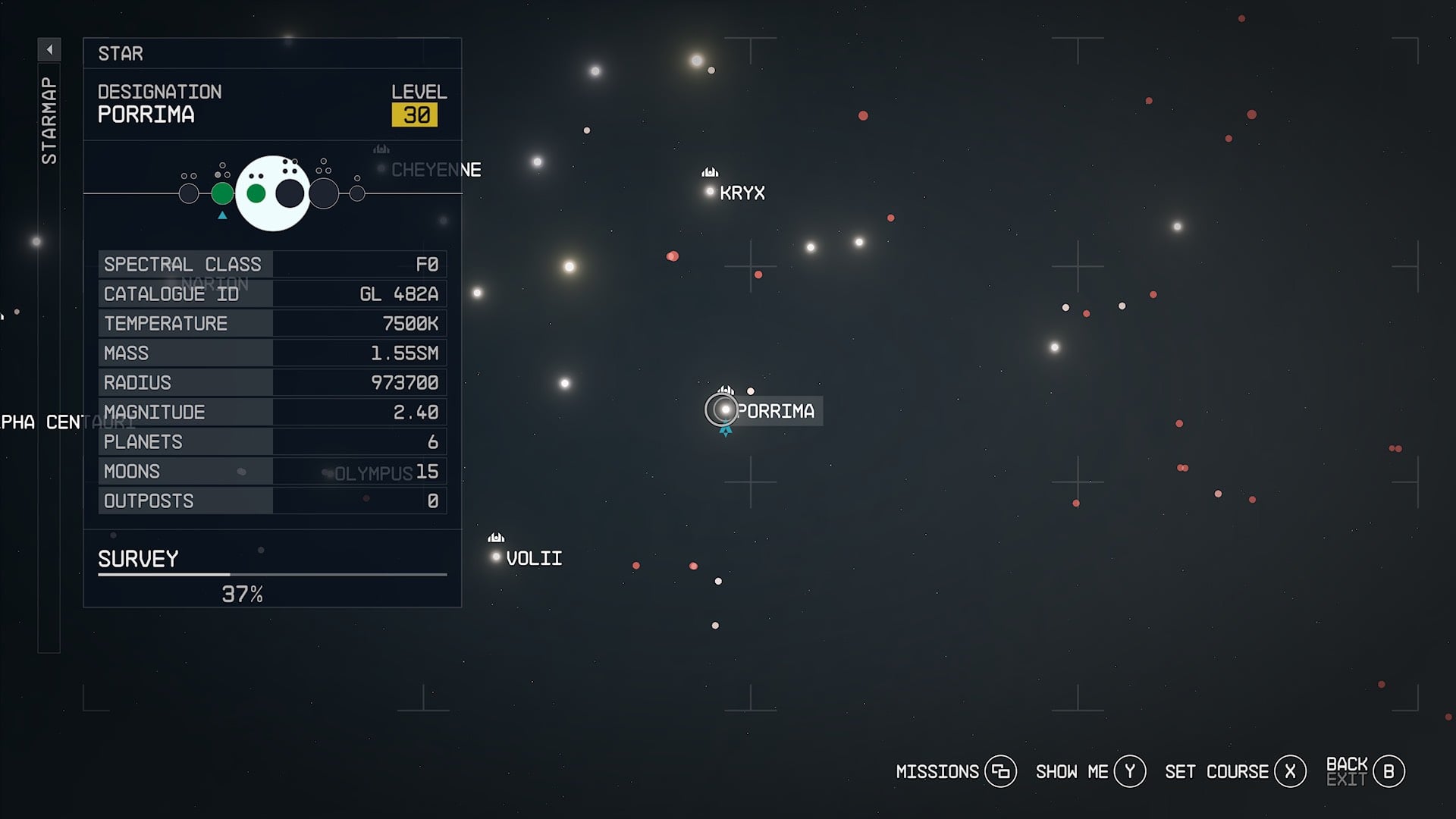Viewport: 1456px width, 819px height.
Task: Select the Volii star system
Action: coord(494,557)
